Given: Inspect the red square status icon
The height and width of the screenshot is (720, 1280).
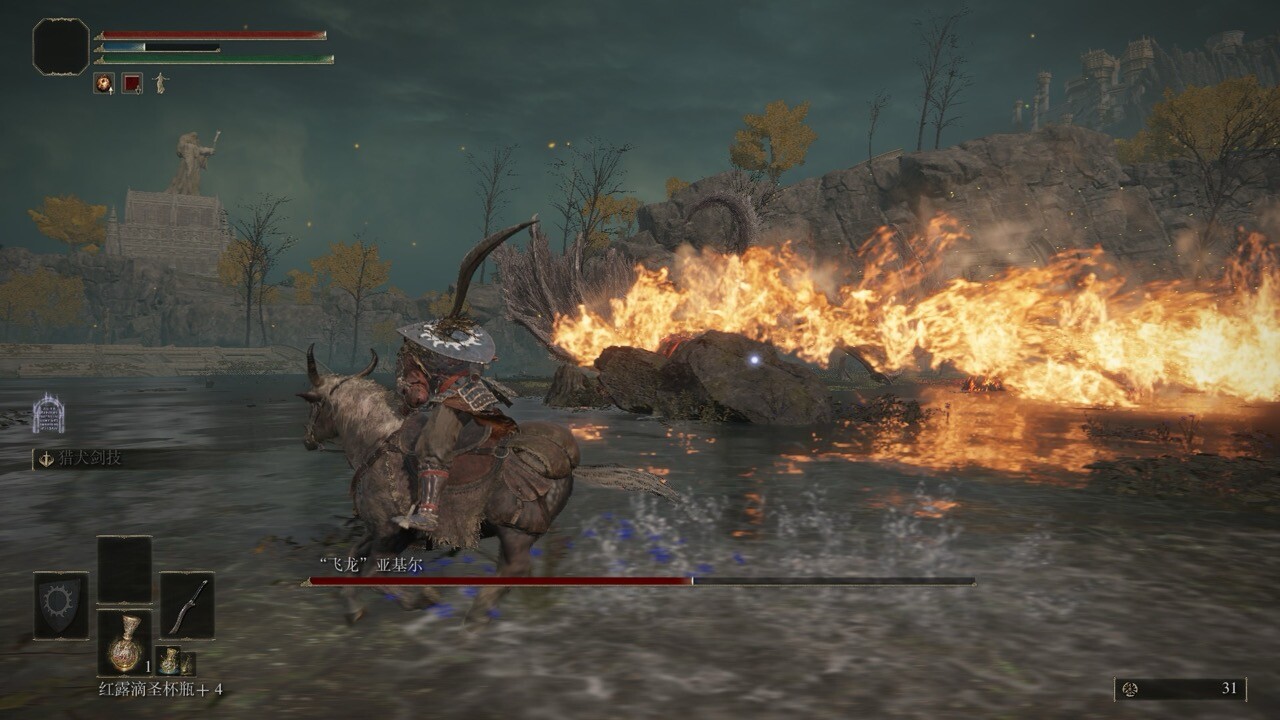Looking at the screenshot, I should pyautogui.click(x=132, y=83).
